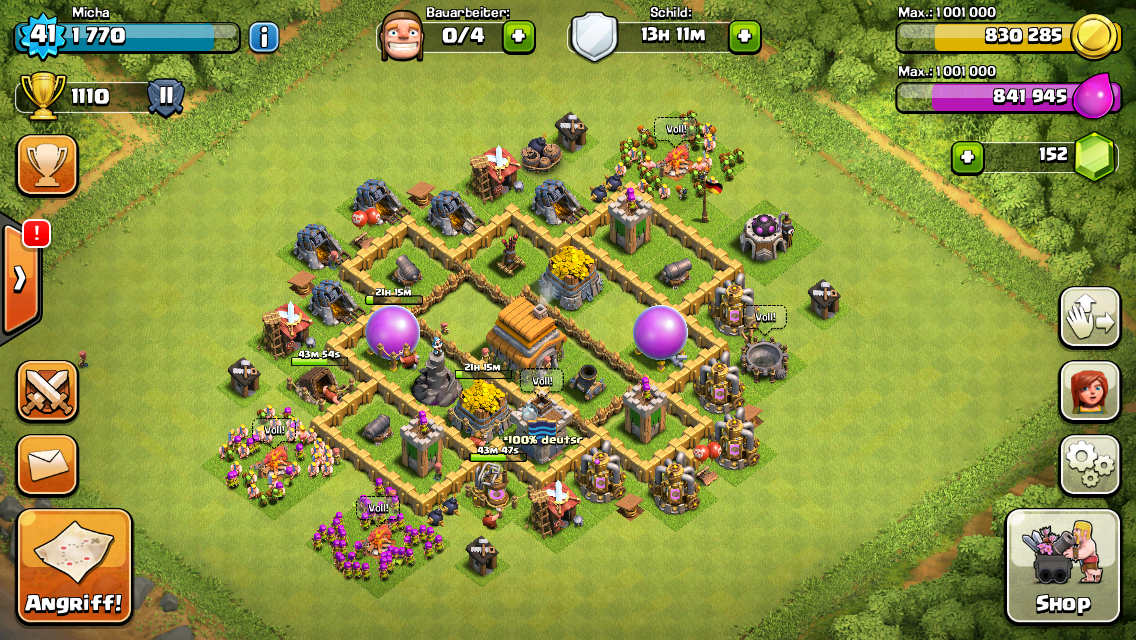Toggle the hand-and-arrow layout edit button
The height and width of the screenshot is (640, 1136).
pyautogui.click(x=1089, y=317)
